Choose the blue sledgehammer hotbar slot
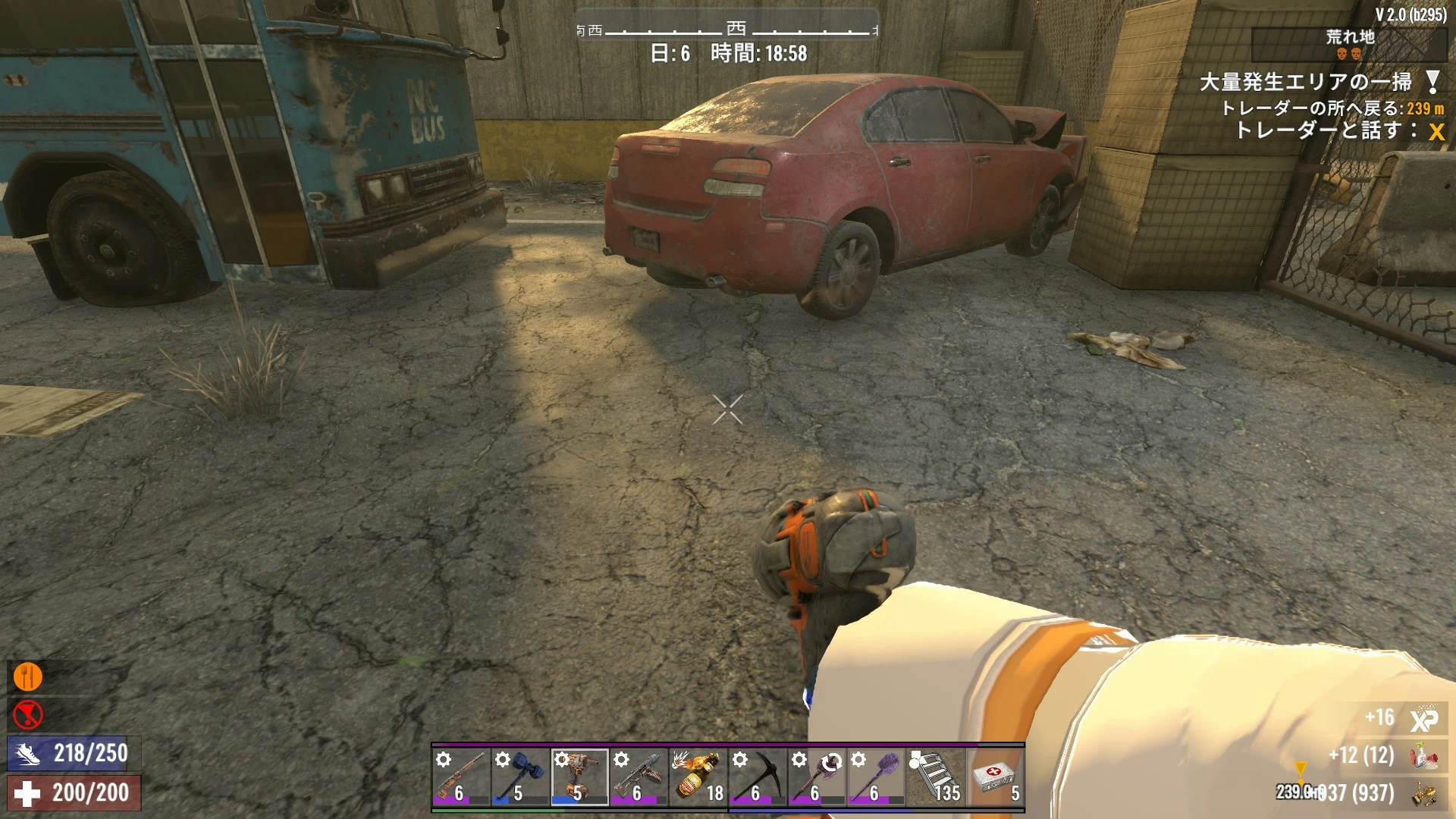1456x819 pixels. (519, 777)
